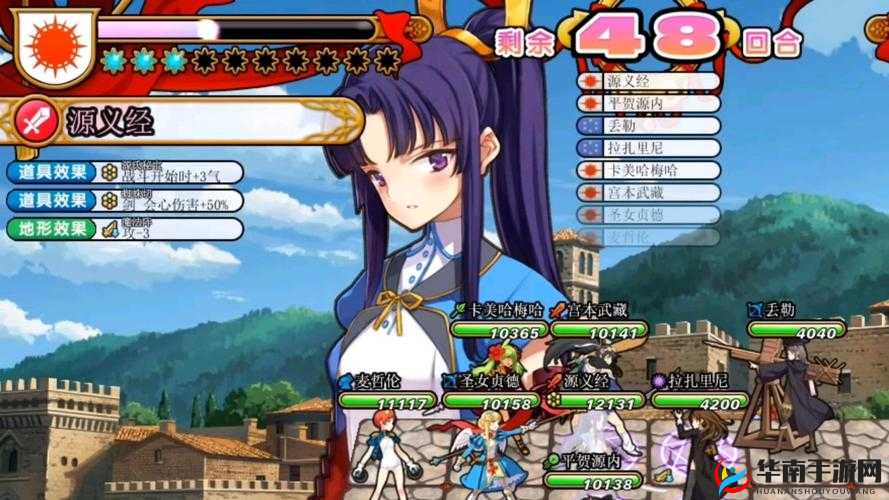Pick 拉扎里尼 in the turn order list
The height and width of the screenshot is (500, 889).
(648, 148)
